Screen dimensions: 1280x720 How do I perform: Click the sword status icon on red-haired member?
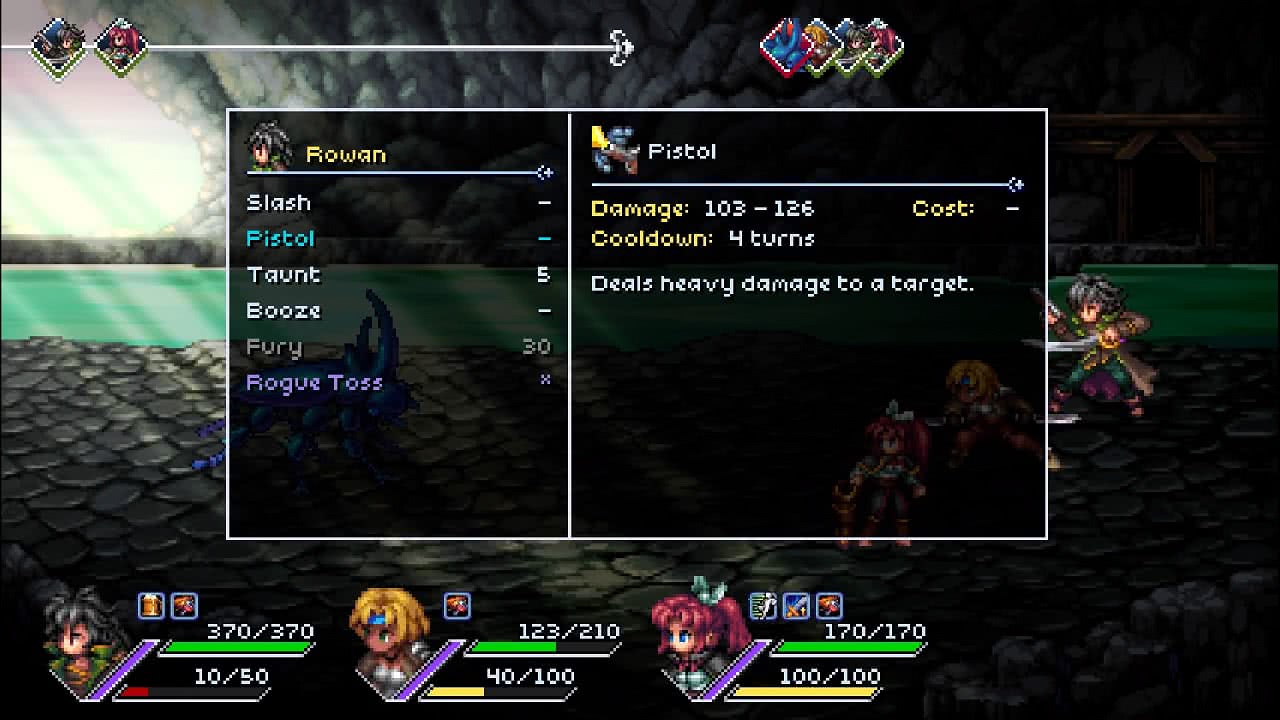click(796, 605)
